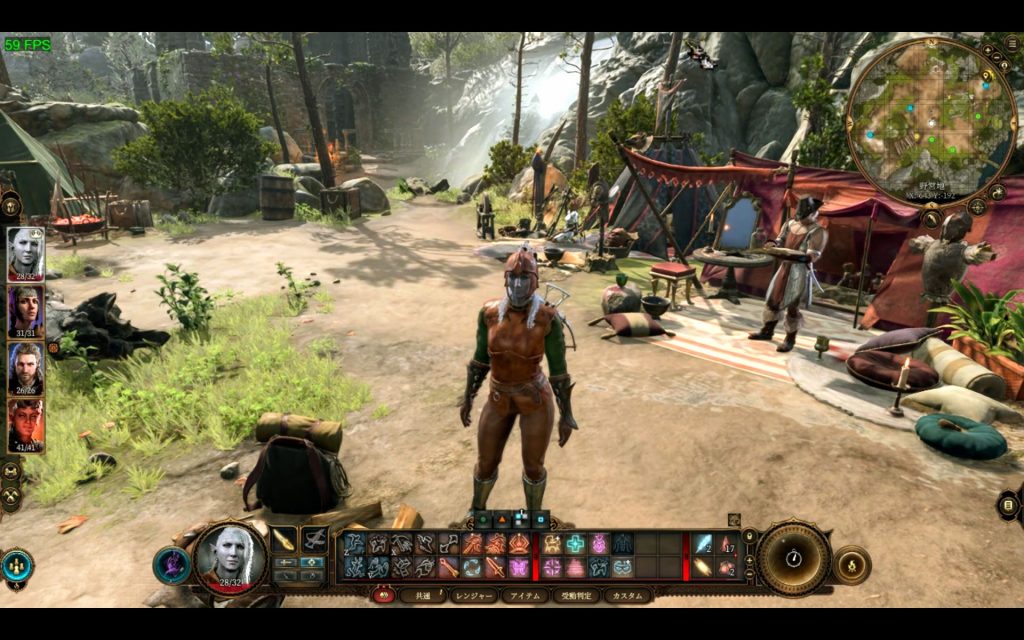Select the ranged crossbow weapon slot
Image resolution: width=1024 pixels, height=640 pixels.
click(315, 540)
